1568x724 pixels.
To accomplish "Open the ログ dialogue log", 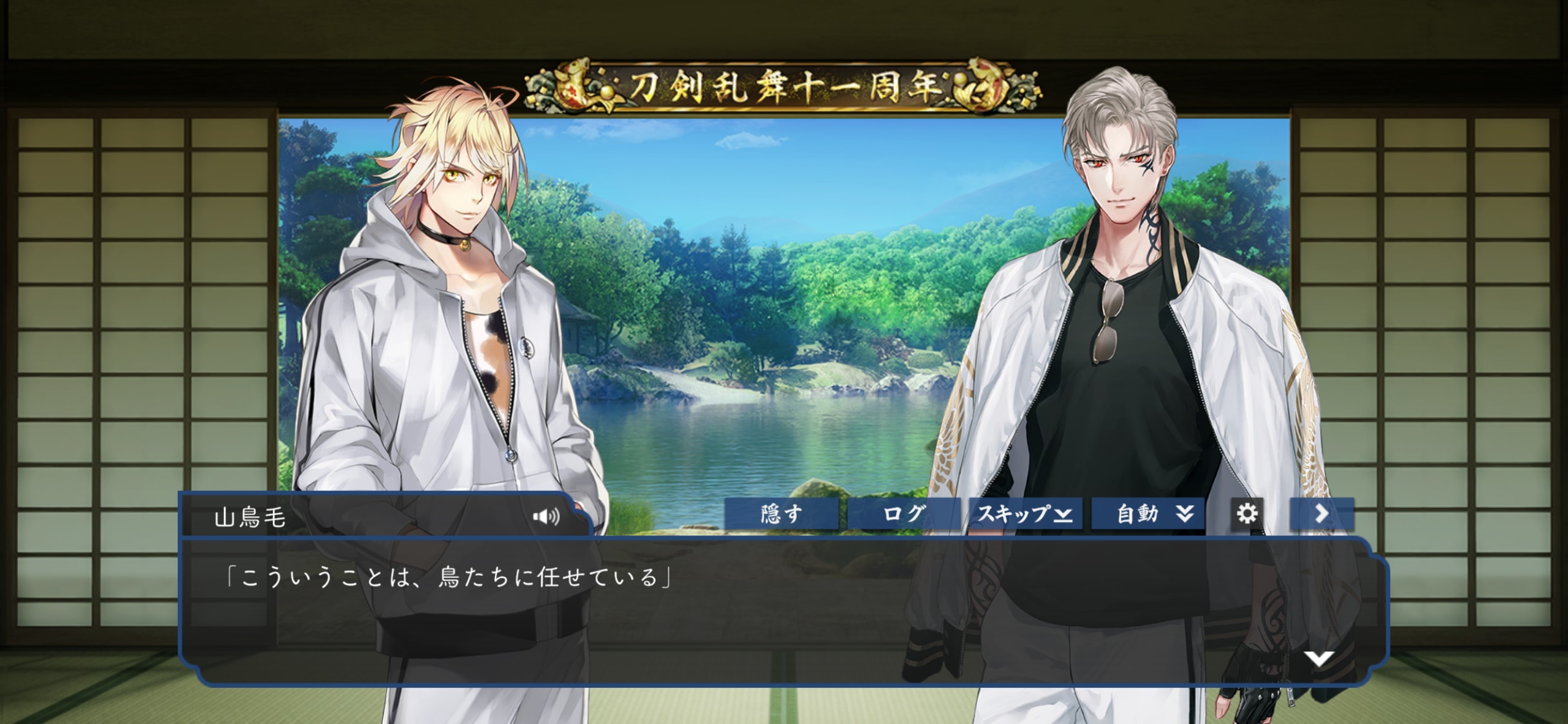I will (903, 514).
